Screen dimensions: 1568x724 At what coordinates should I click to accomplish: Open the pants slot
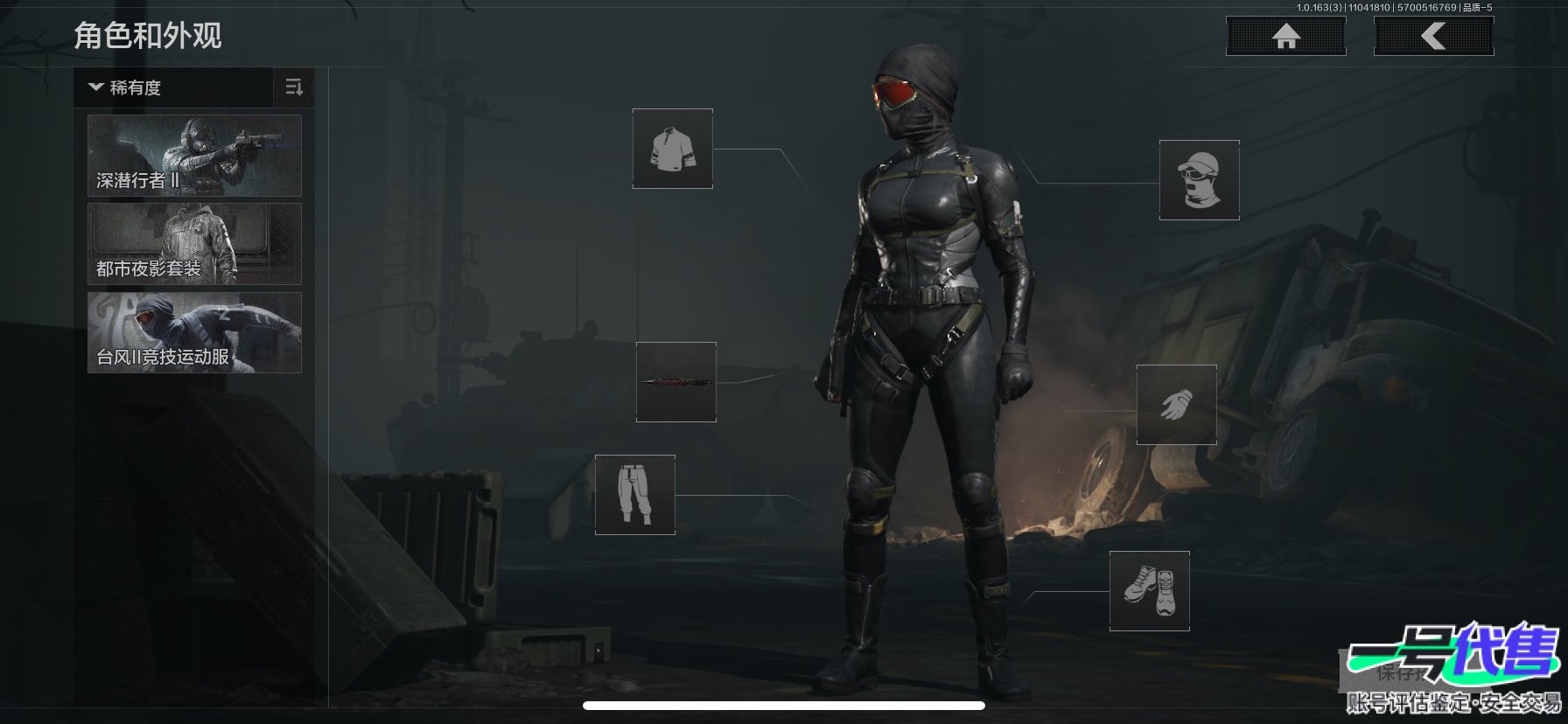(x=634, y=494)
